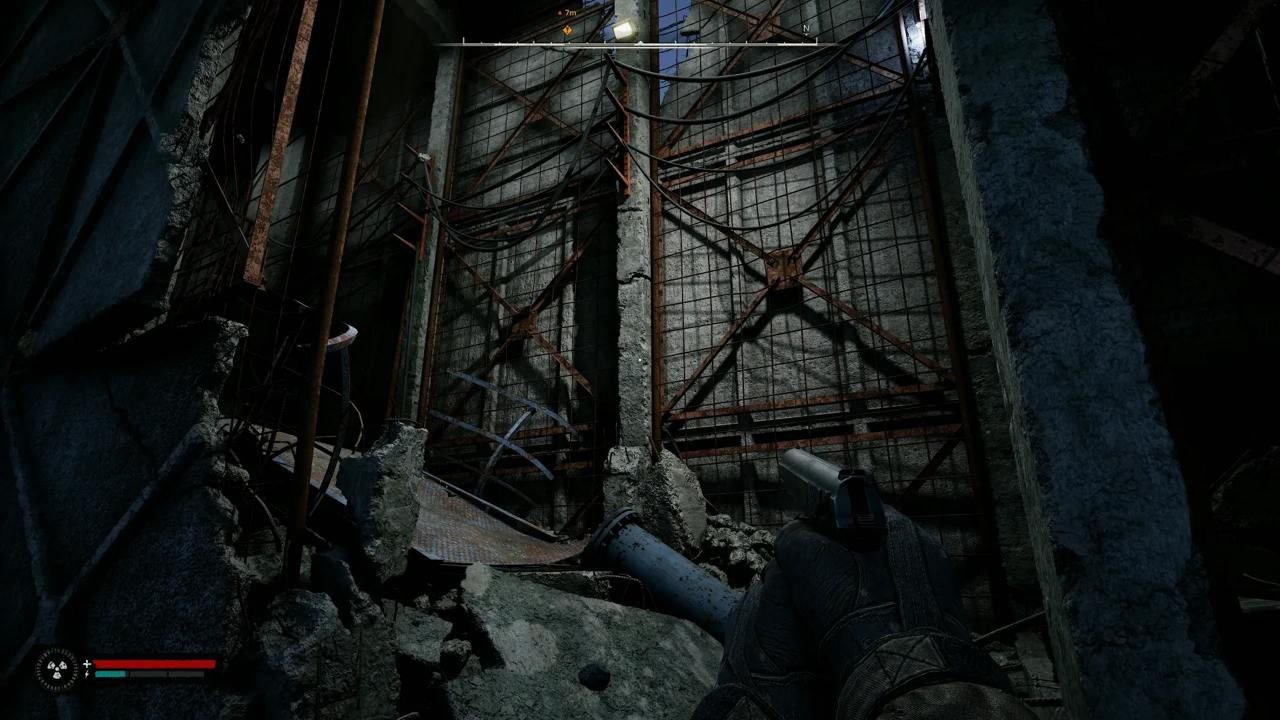
Task: Click the rightmost tick mark on compass
Action: click(x=818, y=43)
